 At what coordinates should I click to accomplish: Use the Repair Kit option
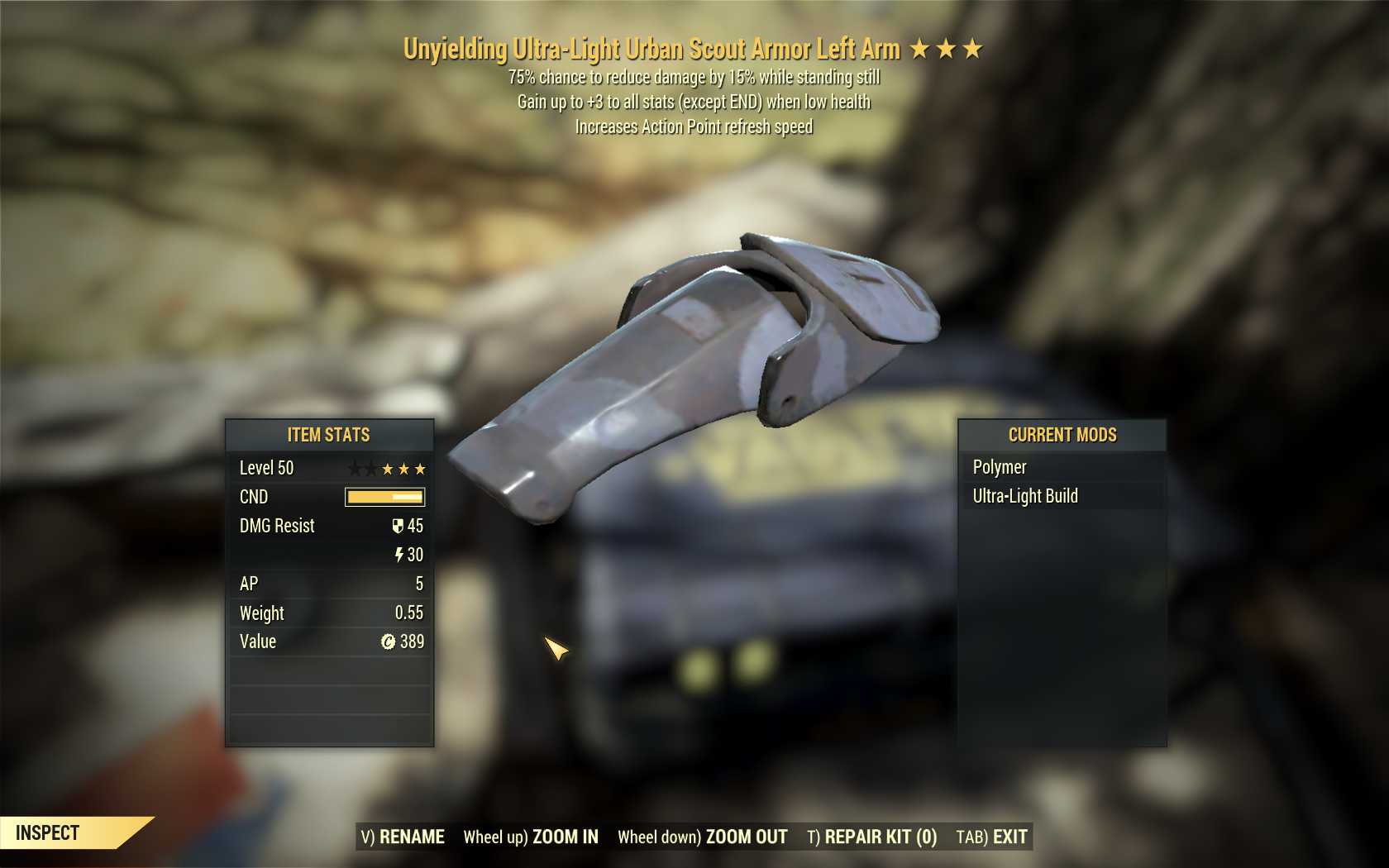pos(872,837)
